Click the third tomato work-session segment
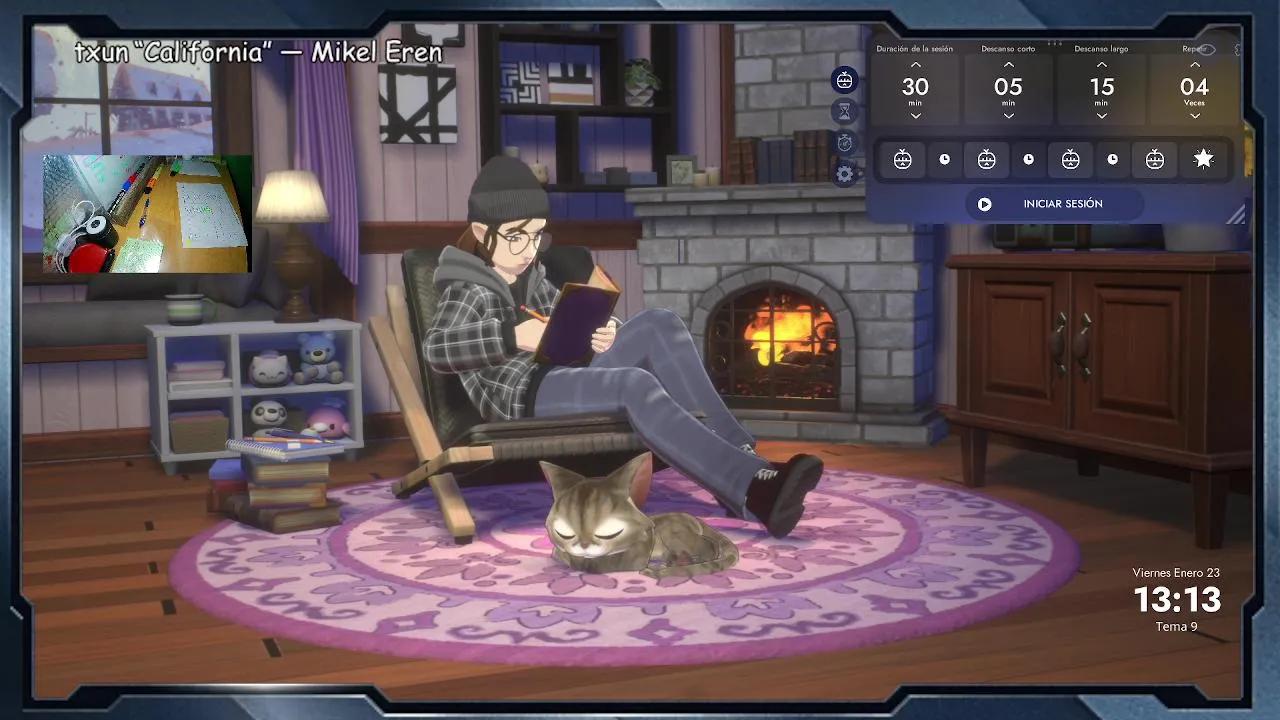The width and height of the screenshot is (1280, 720). point(1069,158)
